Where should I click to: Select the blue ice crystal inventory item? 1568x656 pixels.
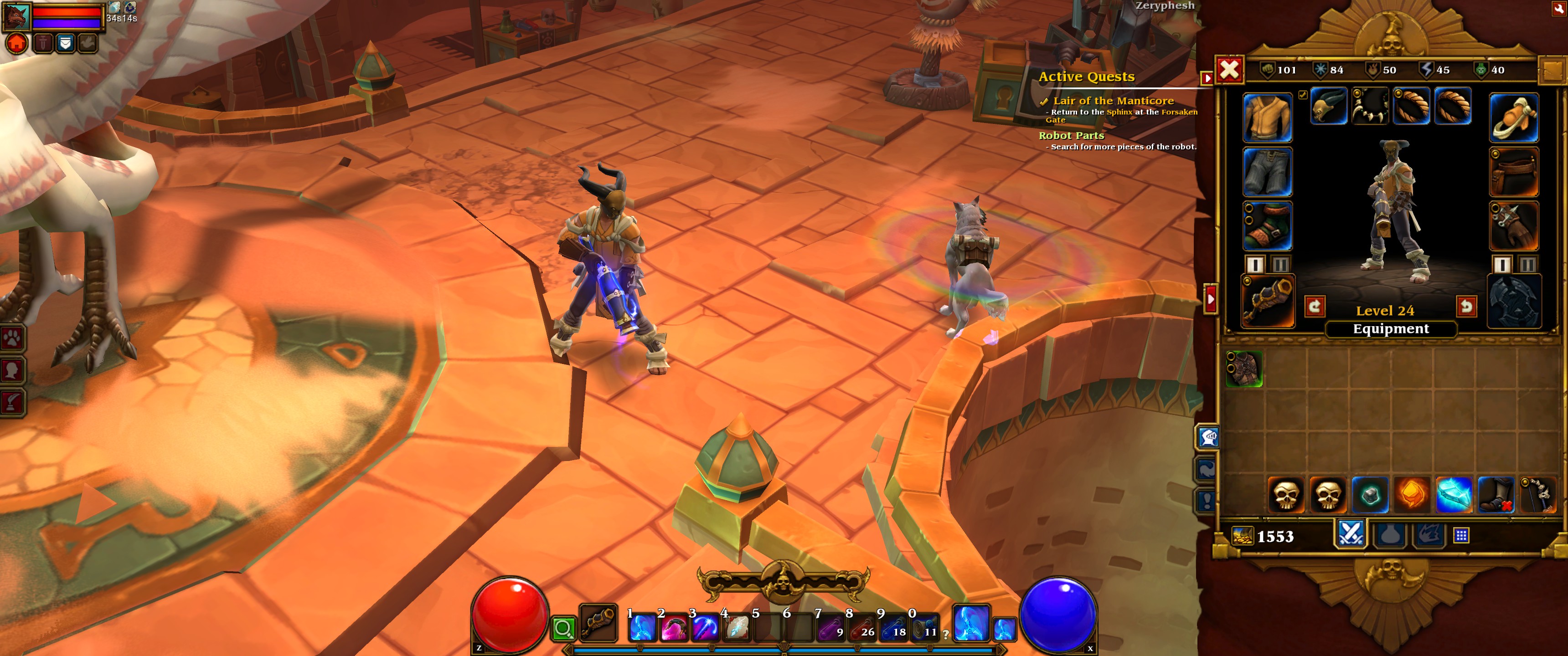point(1453,494)
